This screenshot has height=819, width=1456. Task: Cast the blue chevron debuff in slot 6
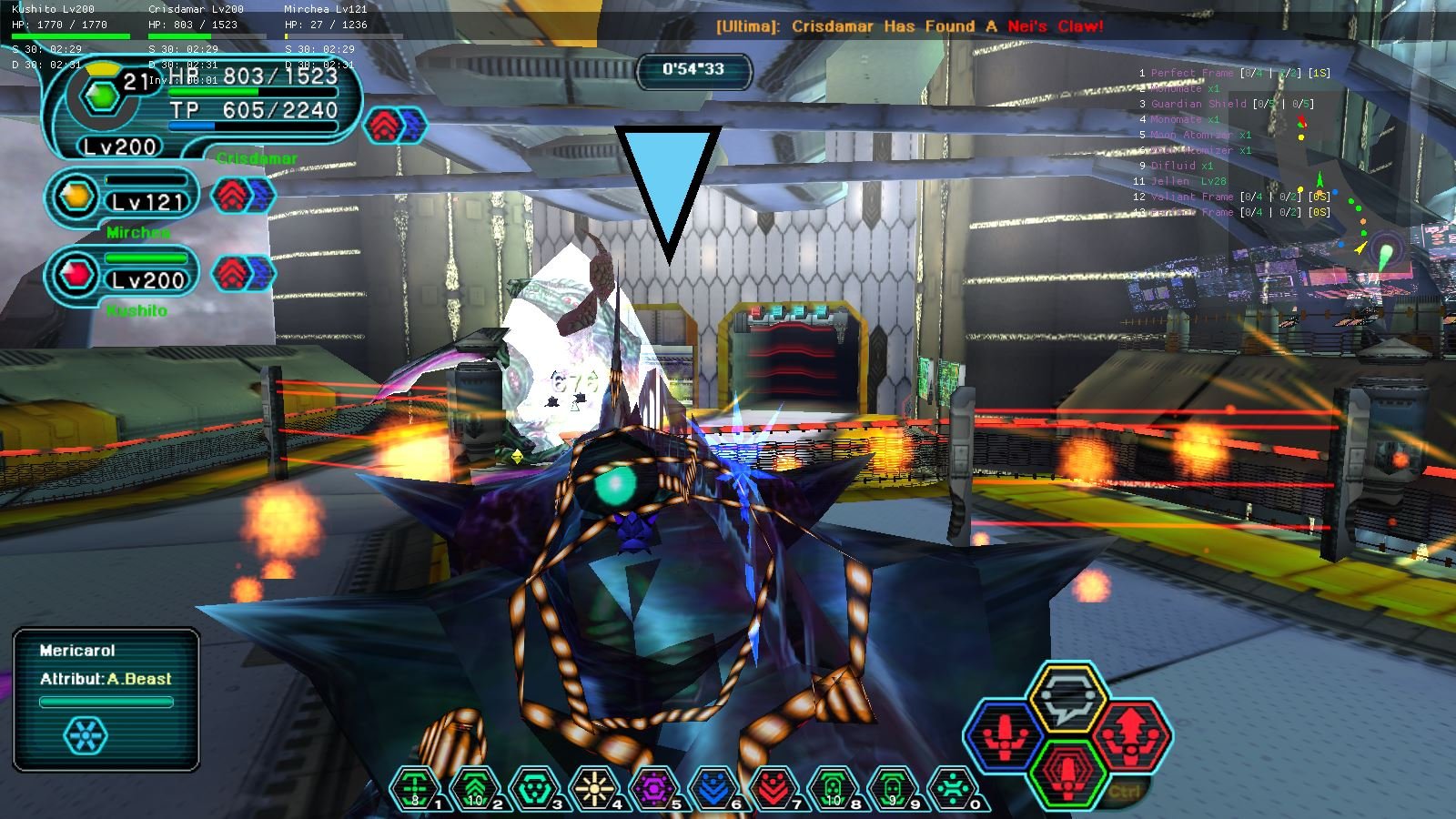713,788
